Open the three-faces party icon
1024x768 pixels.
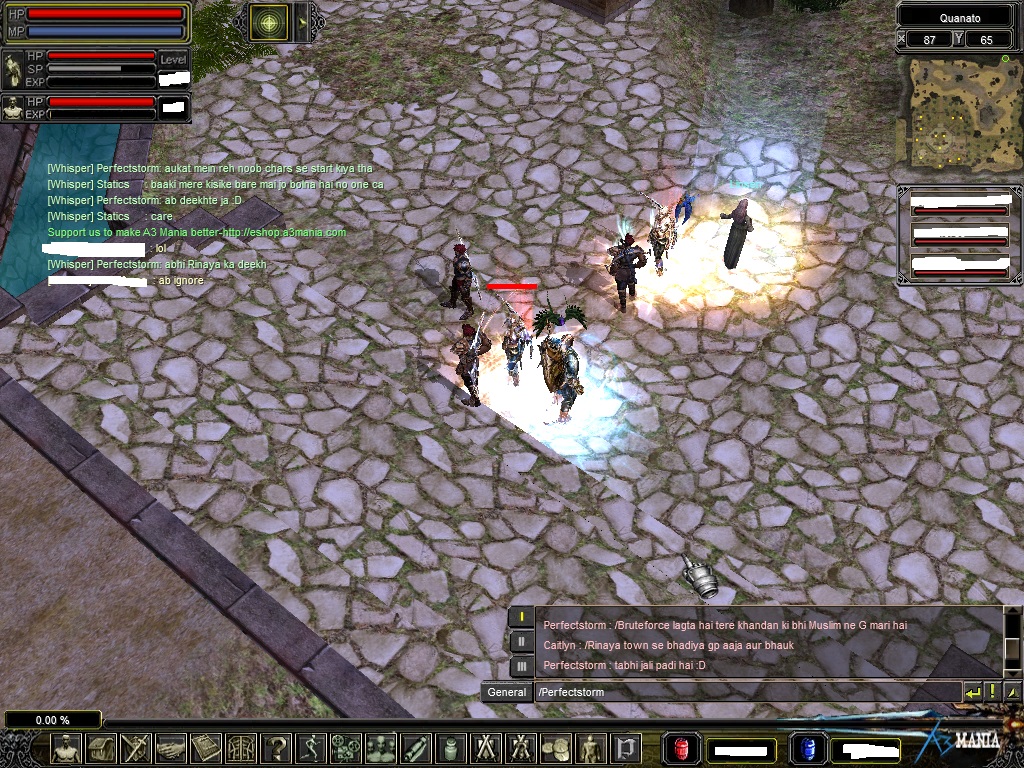coord(381,747)
